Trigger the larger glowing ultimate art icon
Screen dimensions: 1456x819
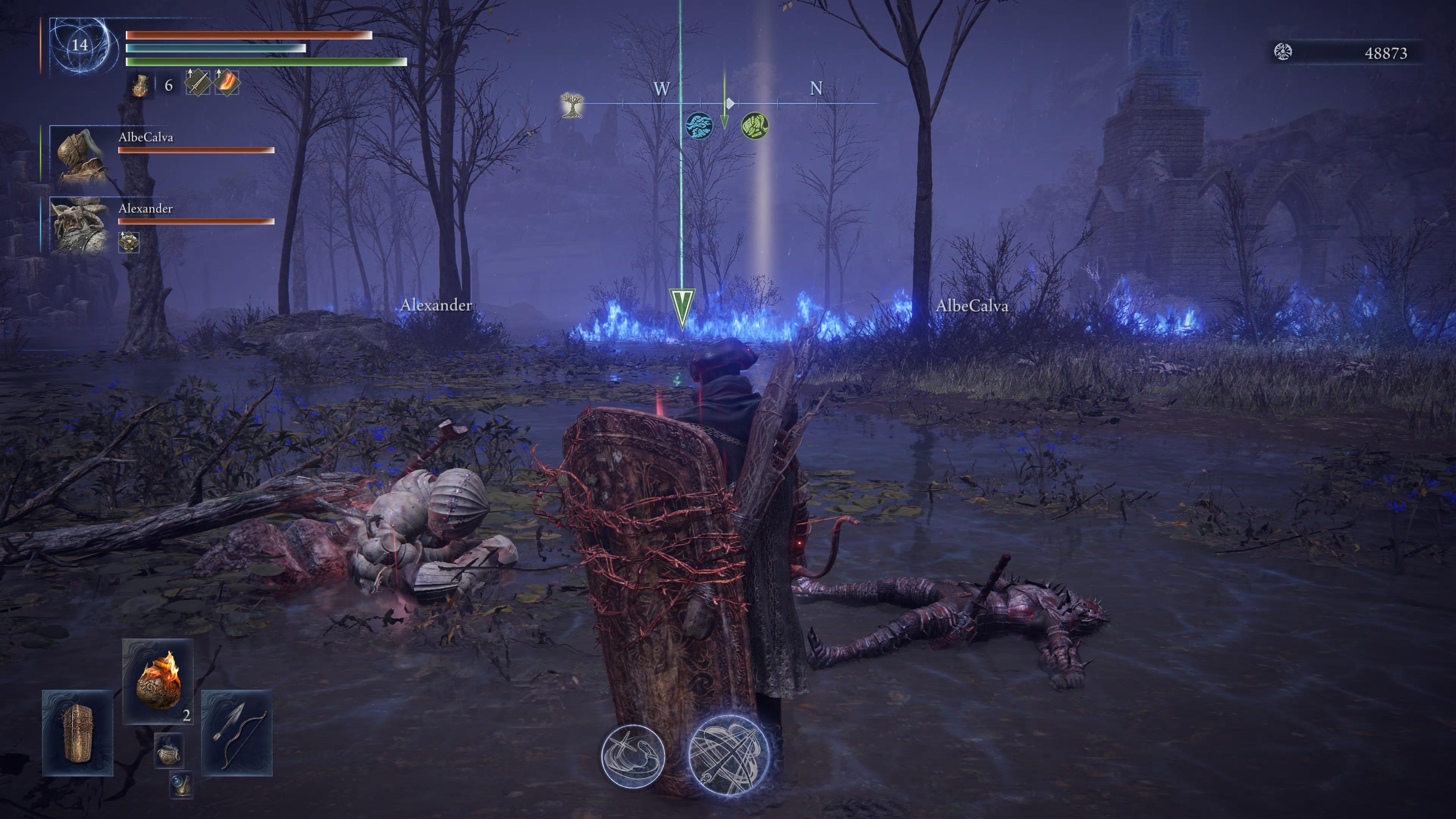point(729,755)
